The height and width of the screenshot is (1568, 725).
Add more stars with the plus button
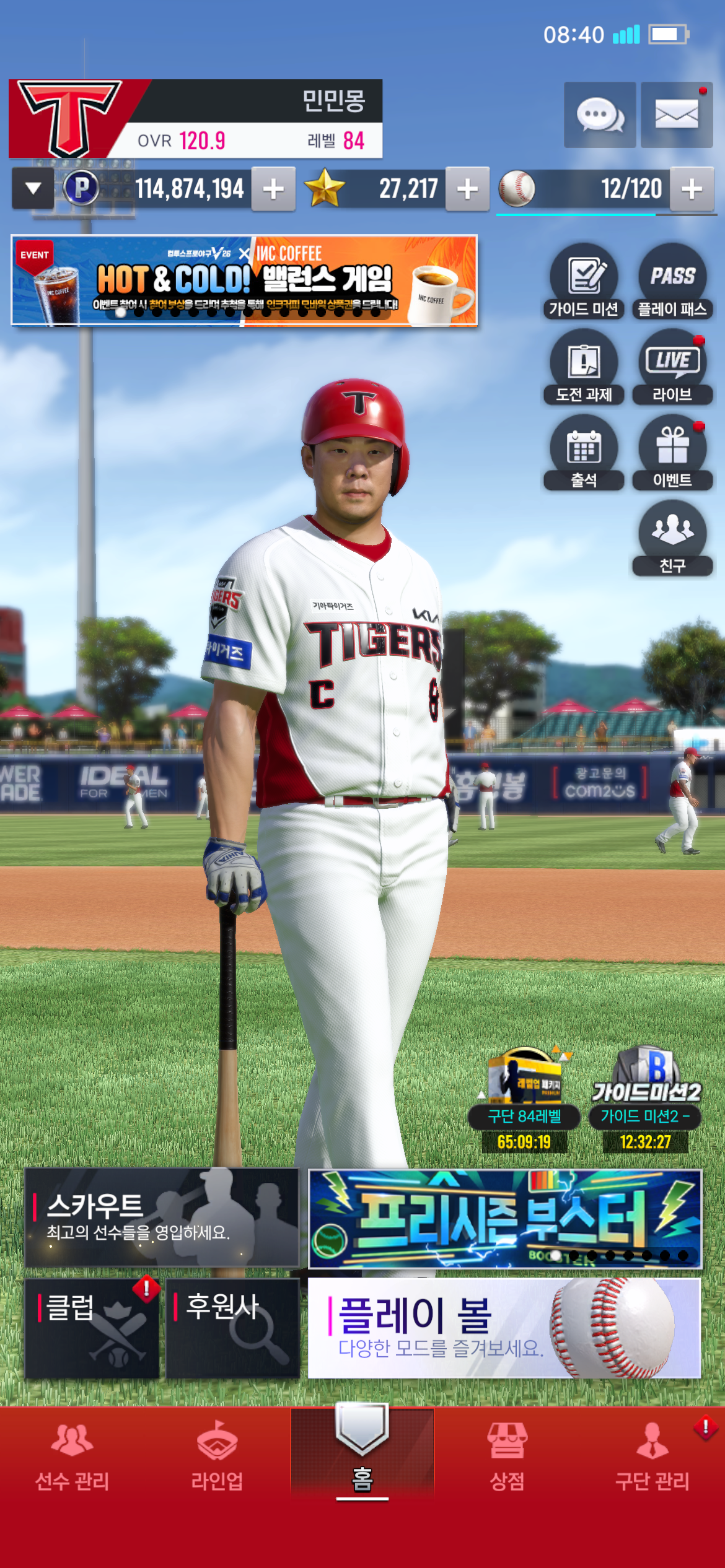[x=467, y=189]
